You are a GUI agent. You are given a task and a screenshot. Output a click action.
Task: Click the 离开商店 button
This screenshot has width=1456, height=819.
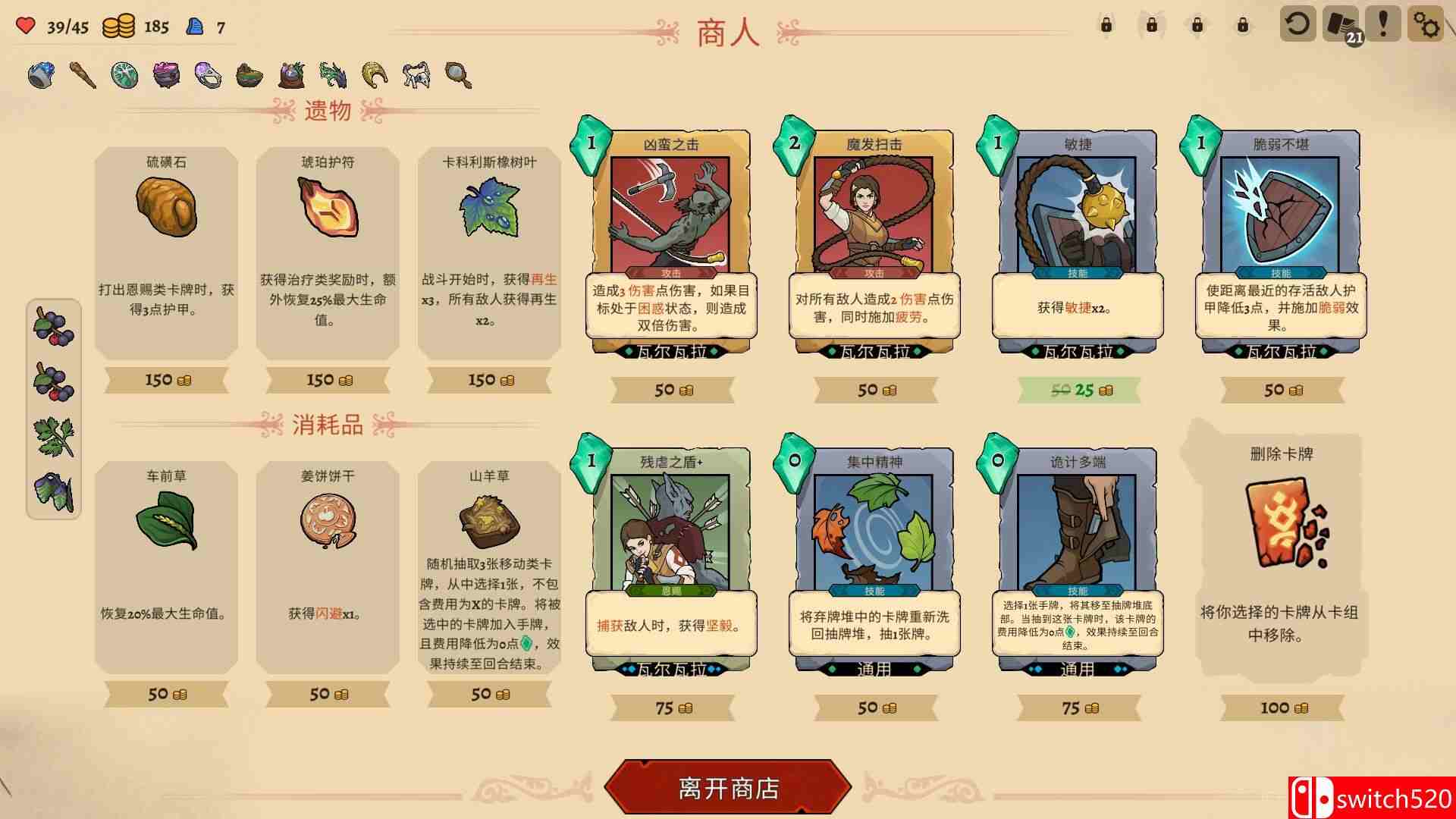click(726, 787)
